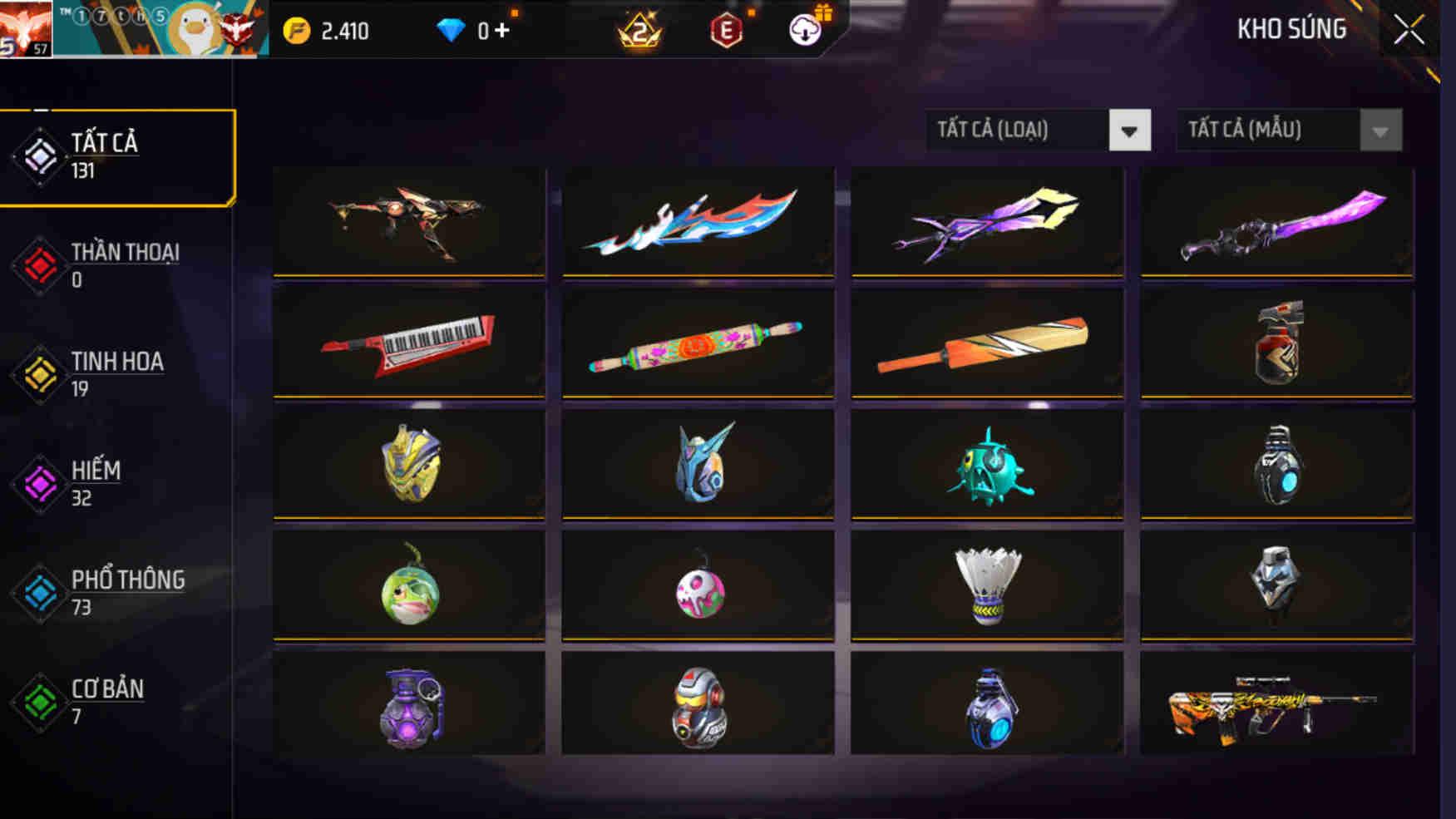Viewport: 1456px width, 819px height.
Task: Close the KHO SÚNG screen
Action: [x=1409, y=27]
